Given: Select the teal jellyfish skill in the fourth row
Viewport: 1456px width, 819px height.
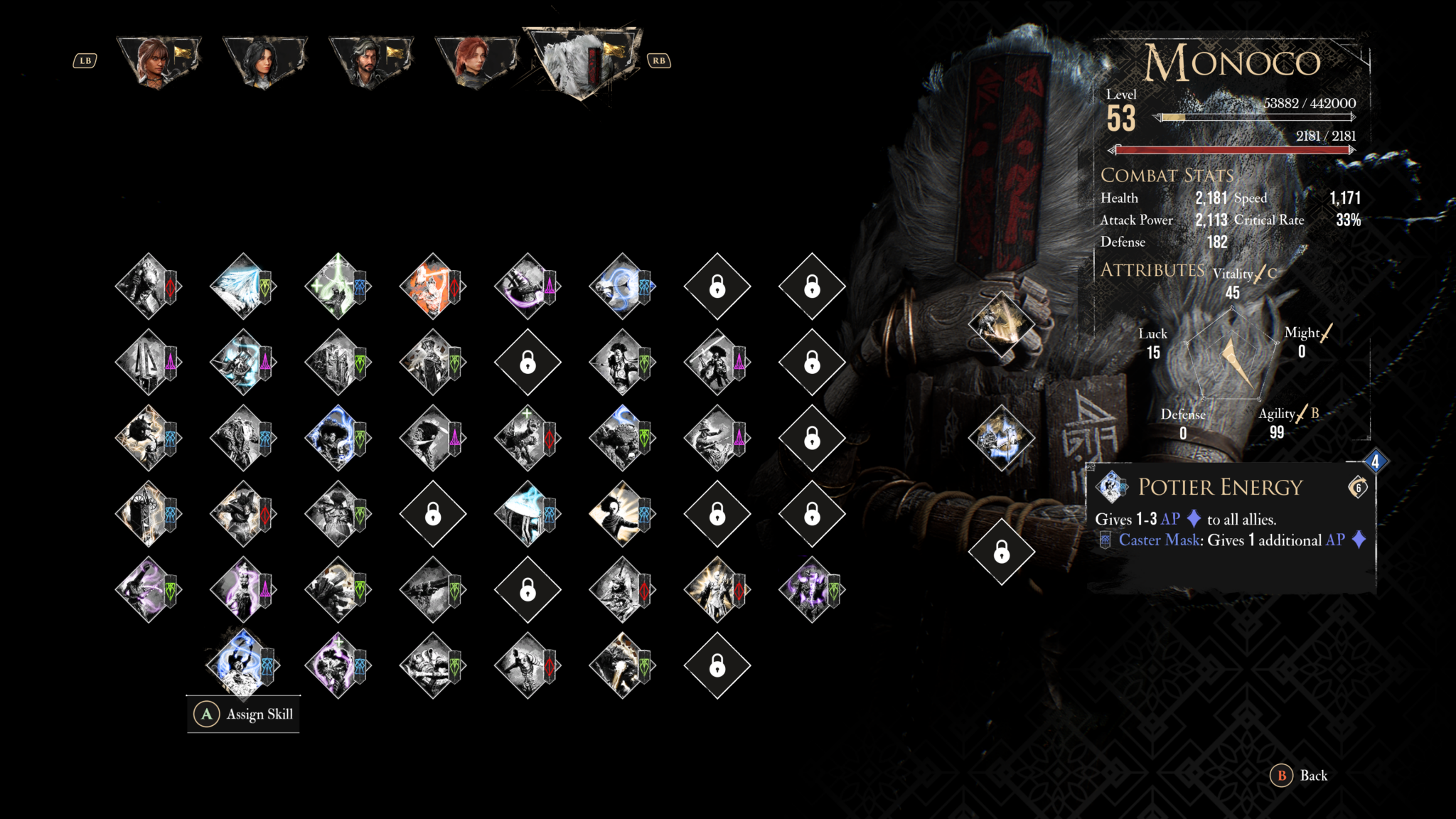Looking at the screenshot, I should 527,514.
